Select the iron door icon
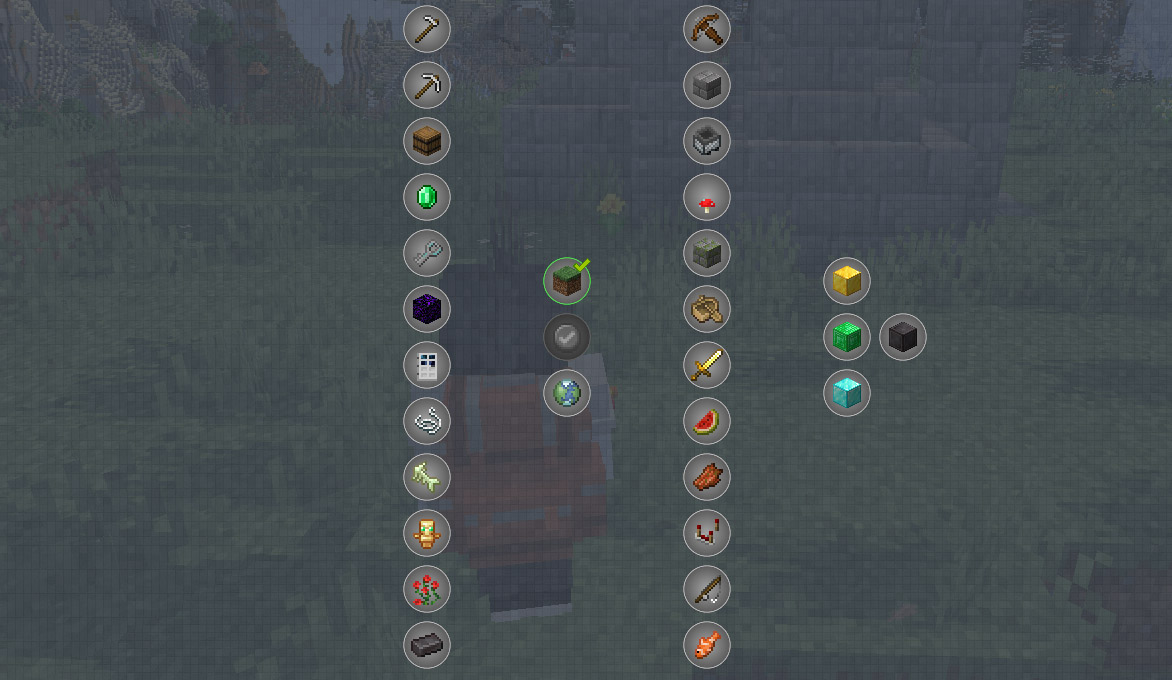This screenshot has width=1172, height=680. coord(427,365)
